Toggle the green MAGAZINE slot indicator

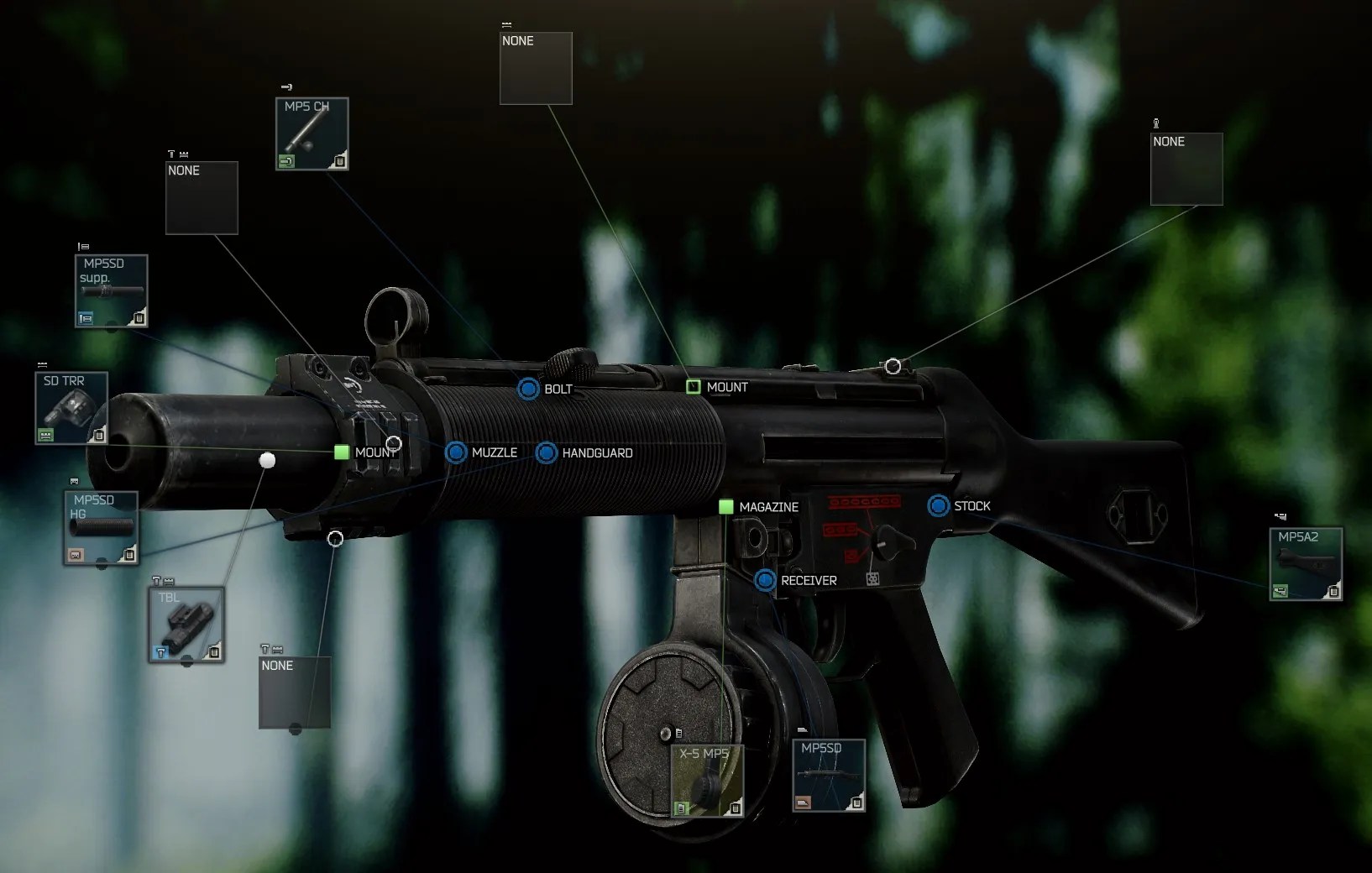[x=725, y=507]
